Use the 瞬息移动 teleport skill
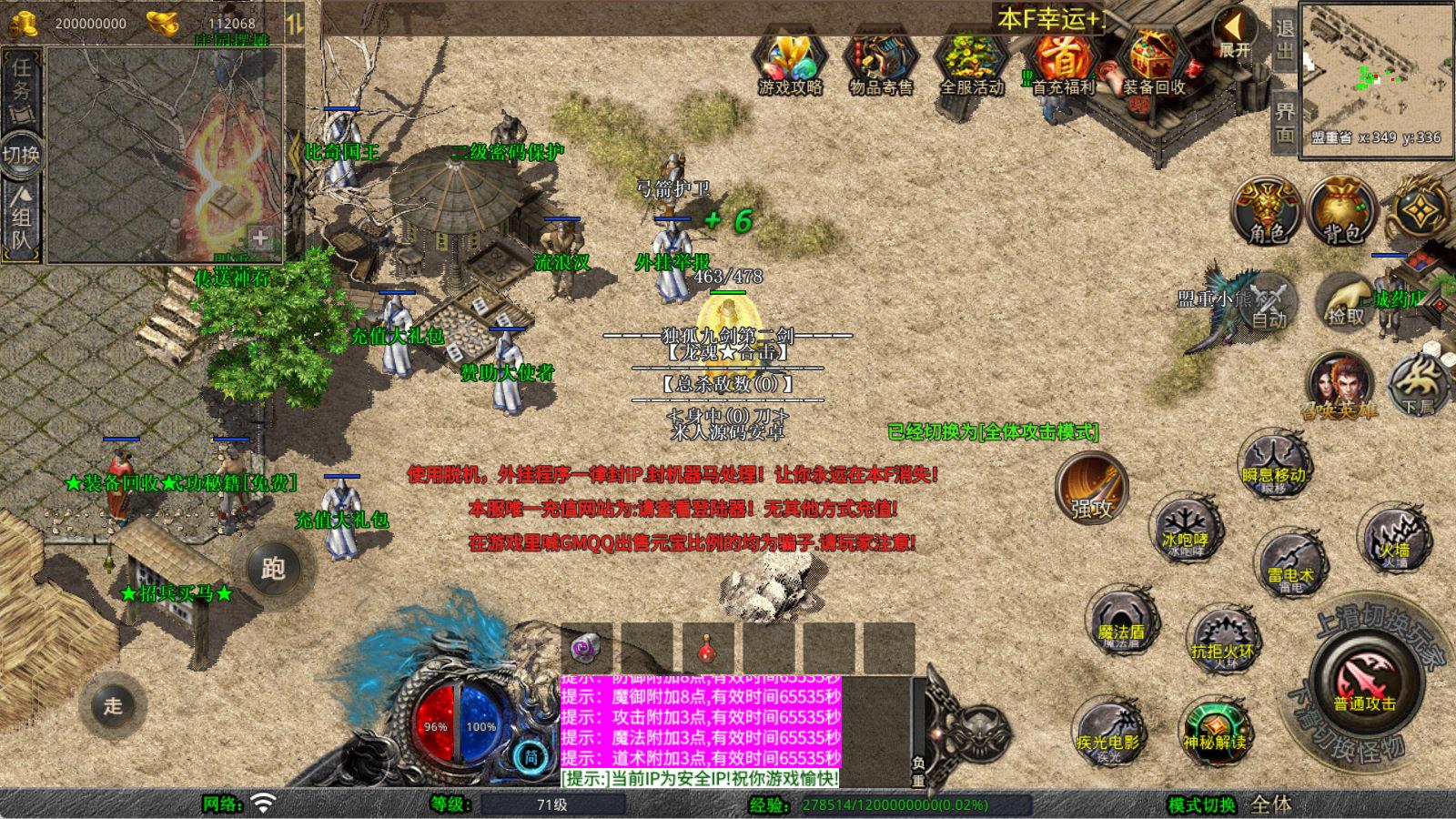This screenshot has width=1456, height=819. pyautogui.click(x=1274, y=464)
